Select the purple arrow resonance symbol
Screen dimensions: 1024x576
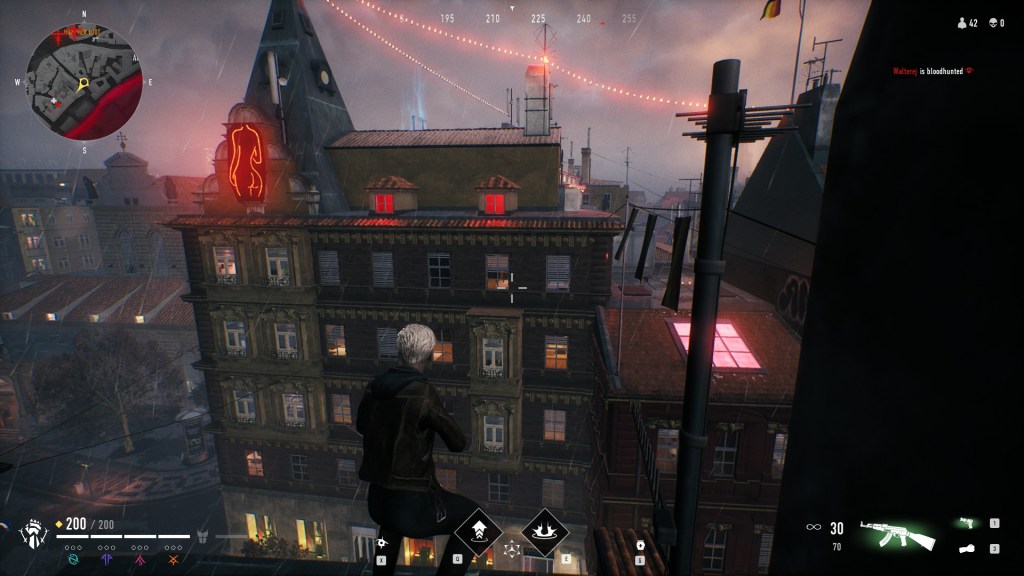coord(107,560)
